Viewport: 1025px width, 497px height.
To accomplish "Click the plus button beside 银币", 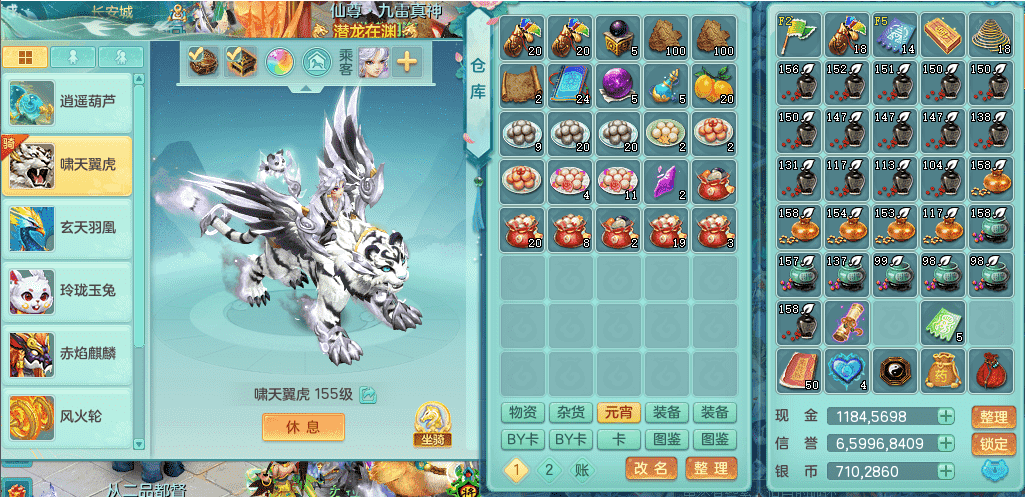I will point(945,471).
